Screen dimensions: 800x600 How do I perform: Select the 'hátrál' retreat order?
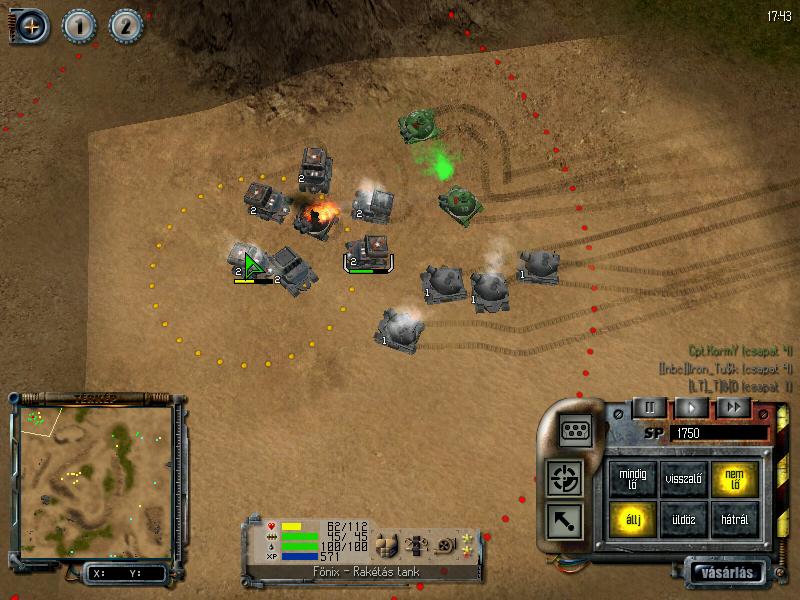736,519
